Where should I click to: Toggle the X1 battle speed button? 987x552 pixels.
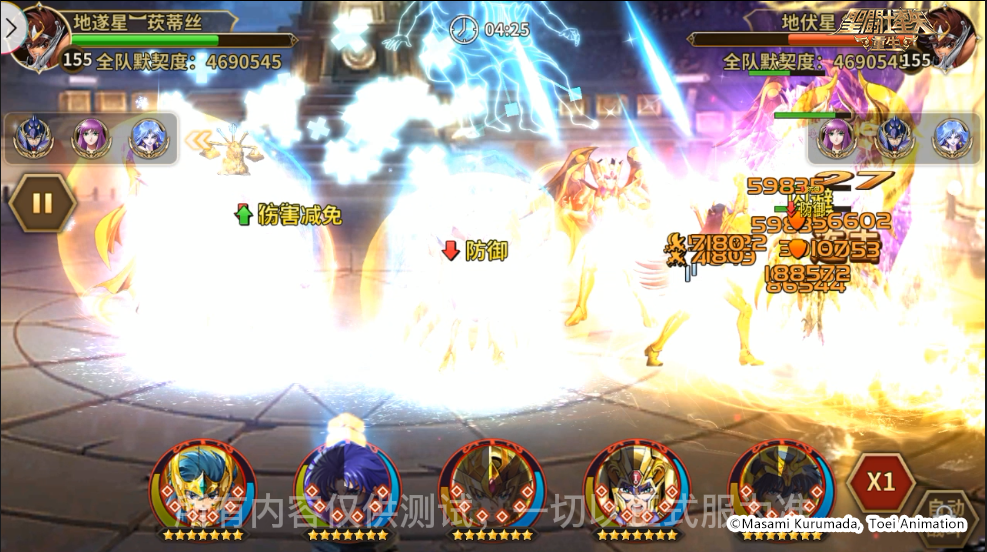(880, 481)
